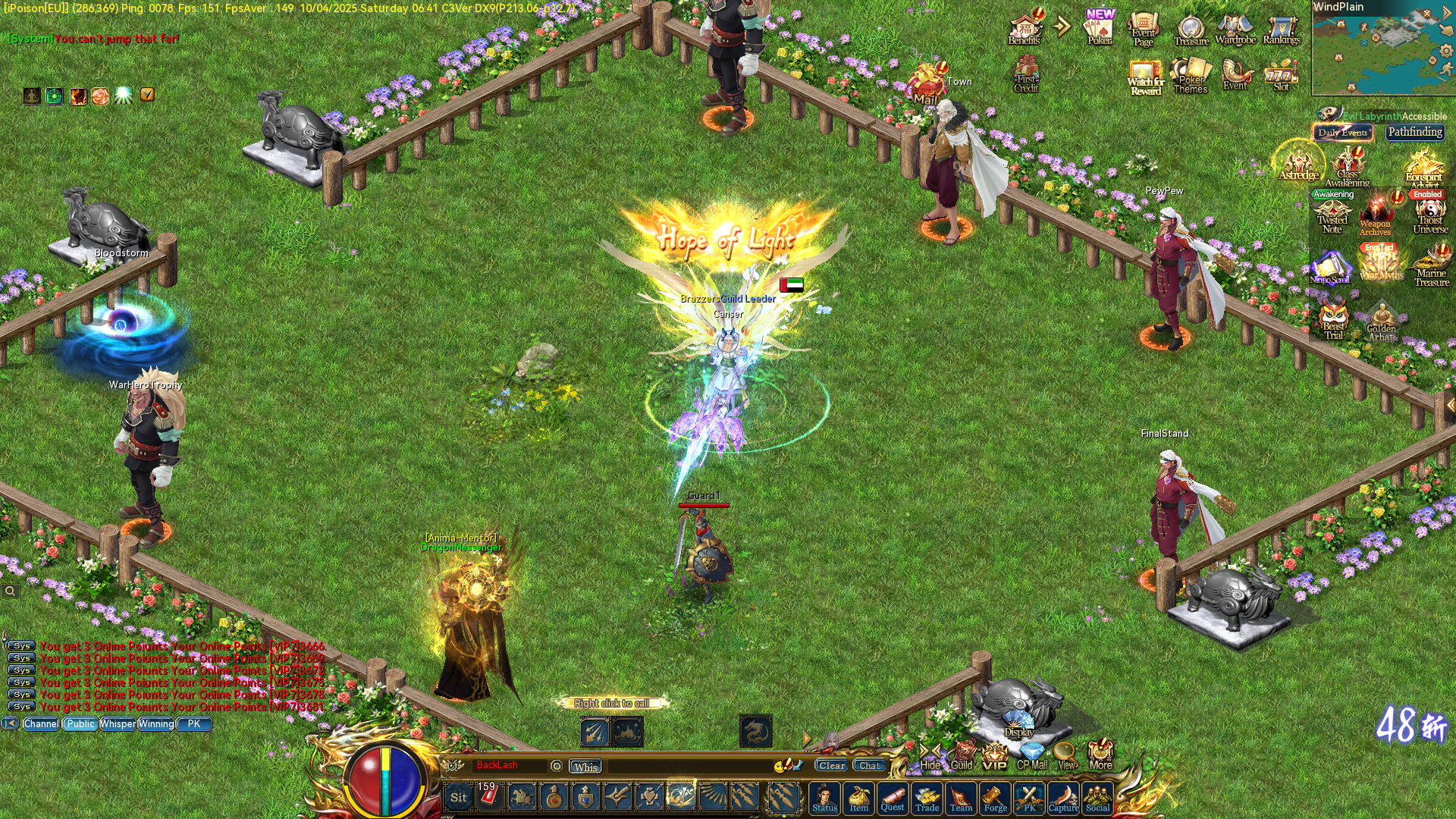Click the BackLash chat input field
Image resolution: width=1456 pixels, height=819 pixels.
point(508,766)
